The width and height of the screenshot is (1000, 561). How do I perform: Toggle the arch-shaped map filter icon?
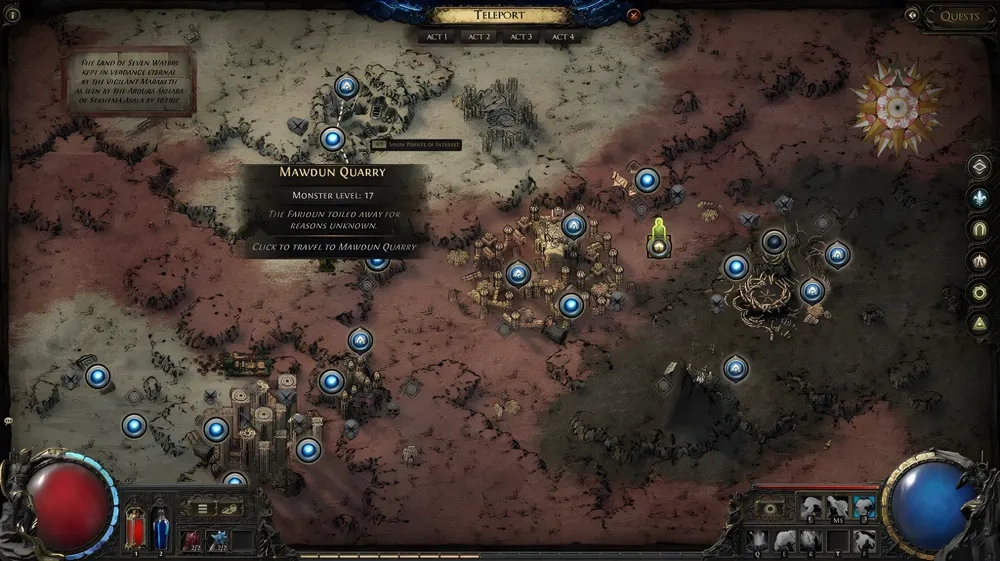click(x=981, y=229)
